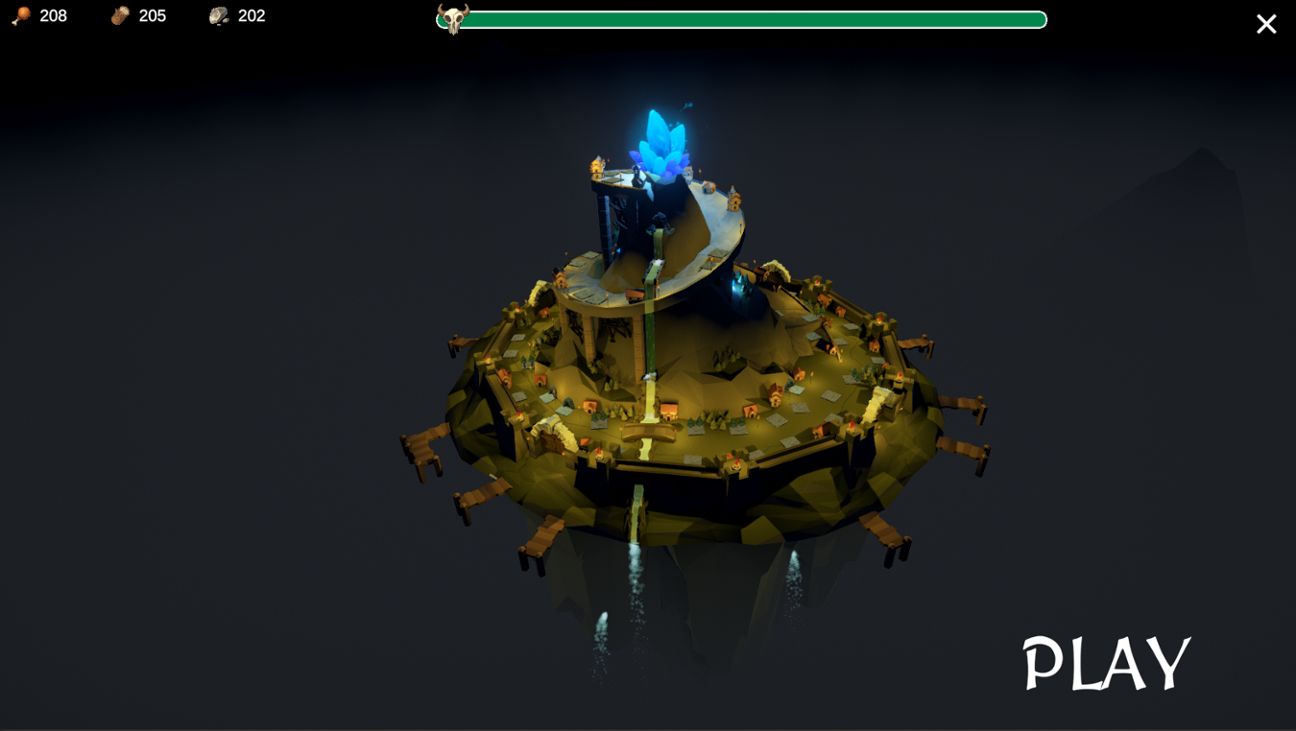Viewport: 1296px width, 731px height.
Task: Click the orange-roofed house near the summit
Action: pos(708,188)
